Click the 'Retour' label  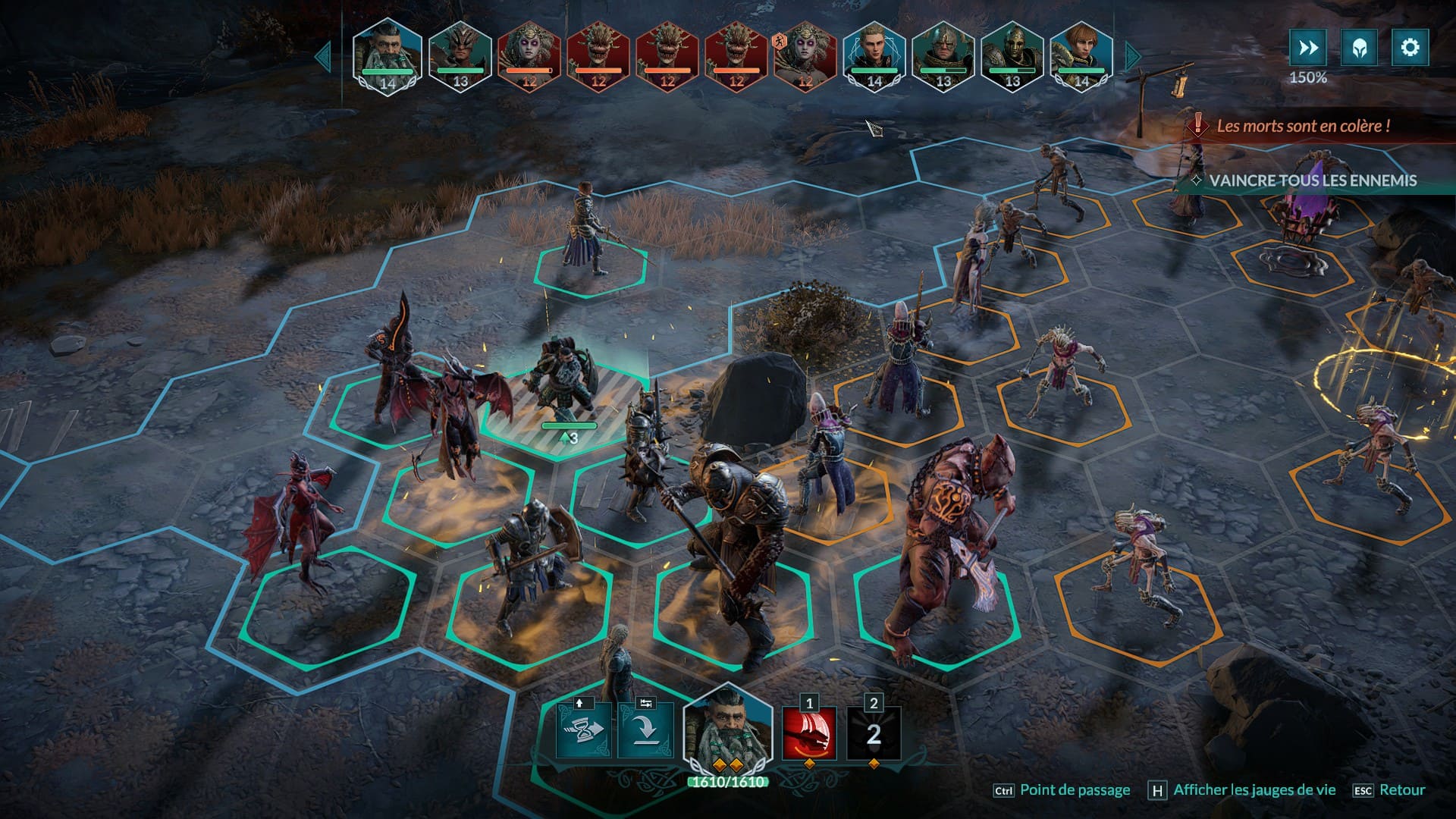1401,790
